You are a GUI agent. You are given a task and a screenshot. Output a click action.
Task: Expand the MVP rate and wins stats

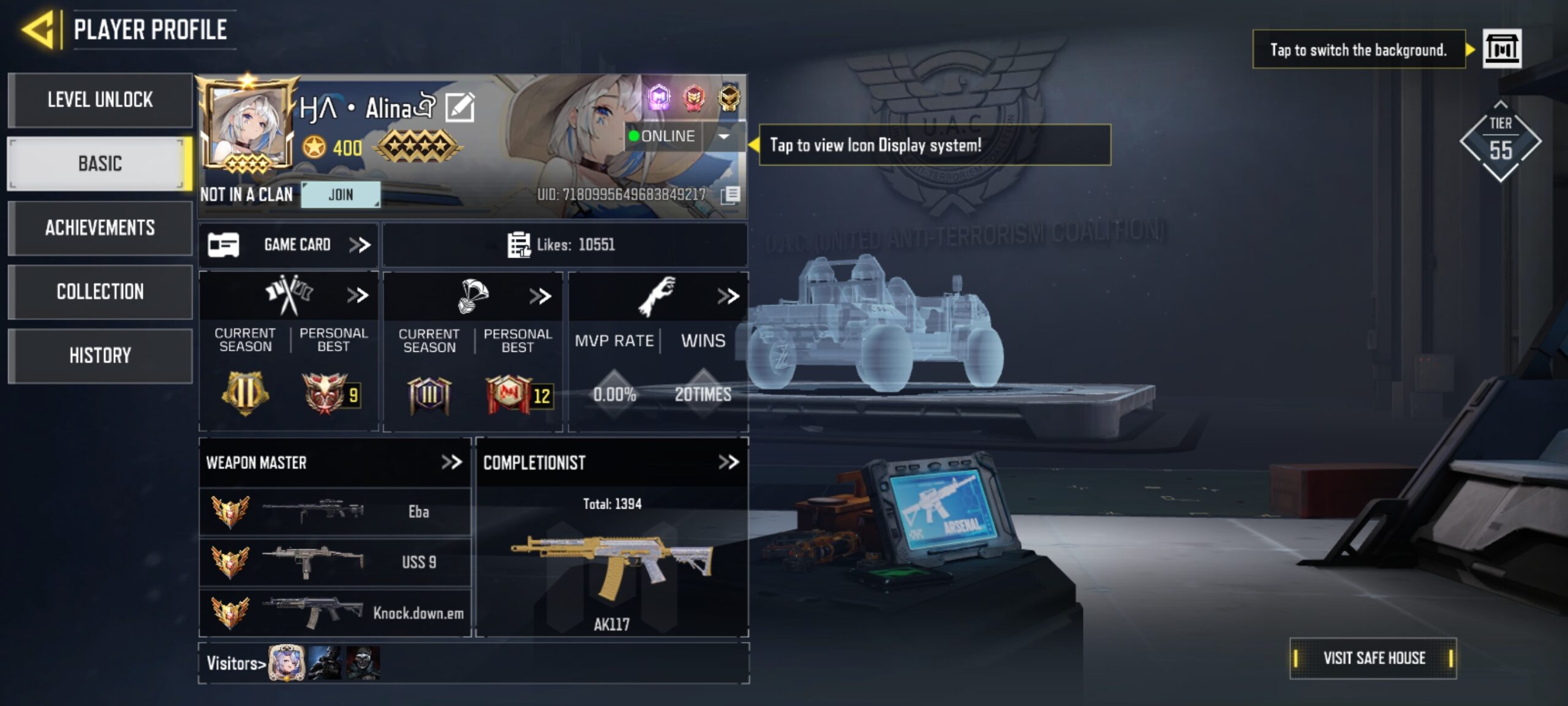[x=728, y=297]
